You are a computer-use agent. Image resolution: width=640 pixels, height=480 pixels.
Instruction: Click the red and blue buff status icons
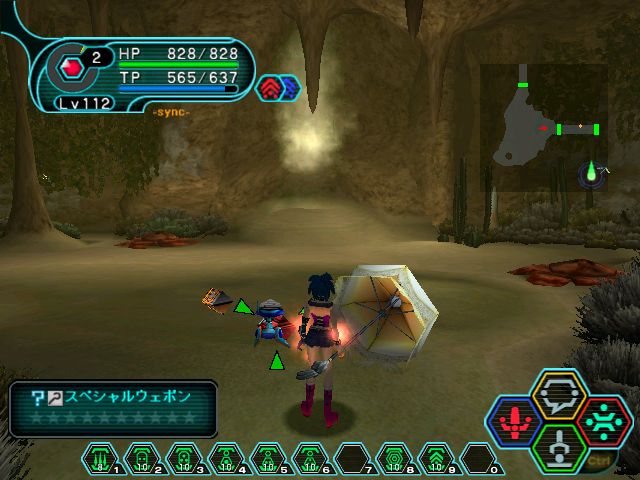279,88
